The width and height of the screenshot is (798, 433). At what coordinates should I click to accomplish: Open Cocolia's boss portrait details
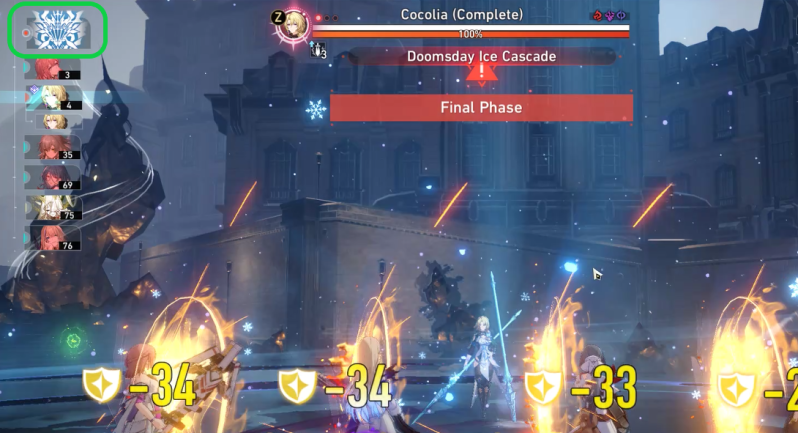[x=291, y=26]
